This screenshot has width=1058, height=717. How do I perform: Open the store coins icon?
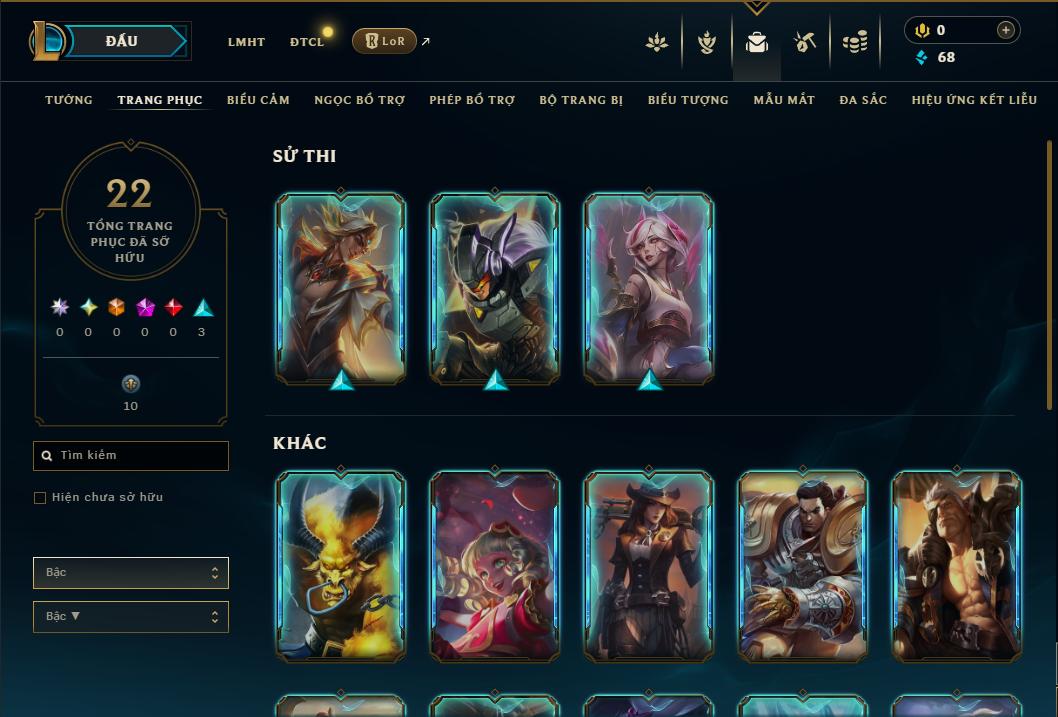coord(854,42)
